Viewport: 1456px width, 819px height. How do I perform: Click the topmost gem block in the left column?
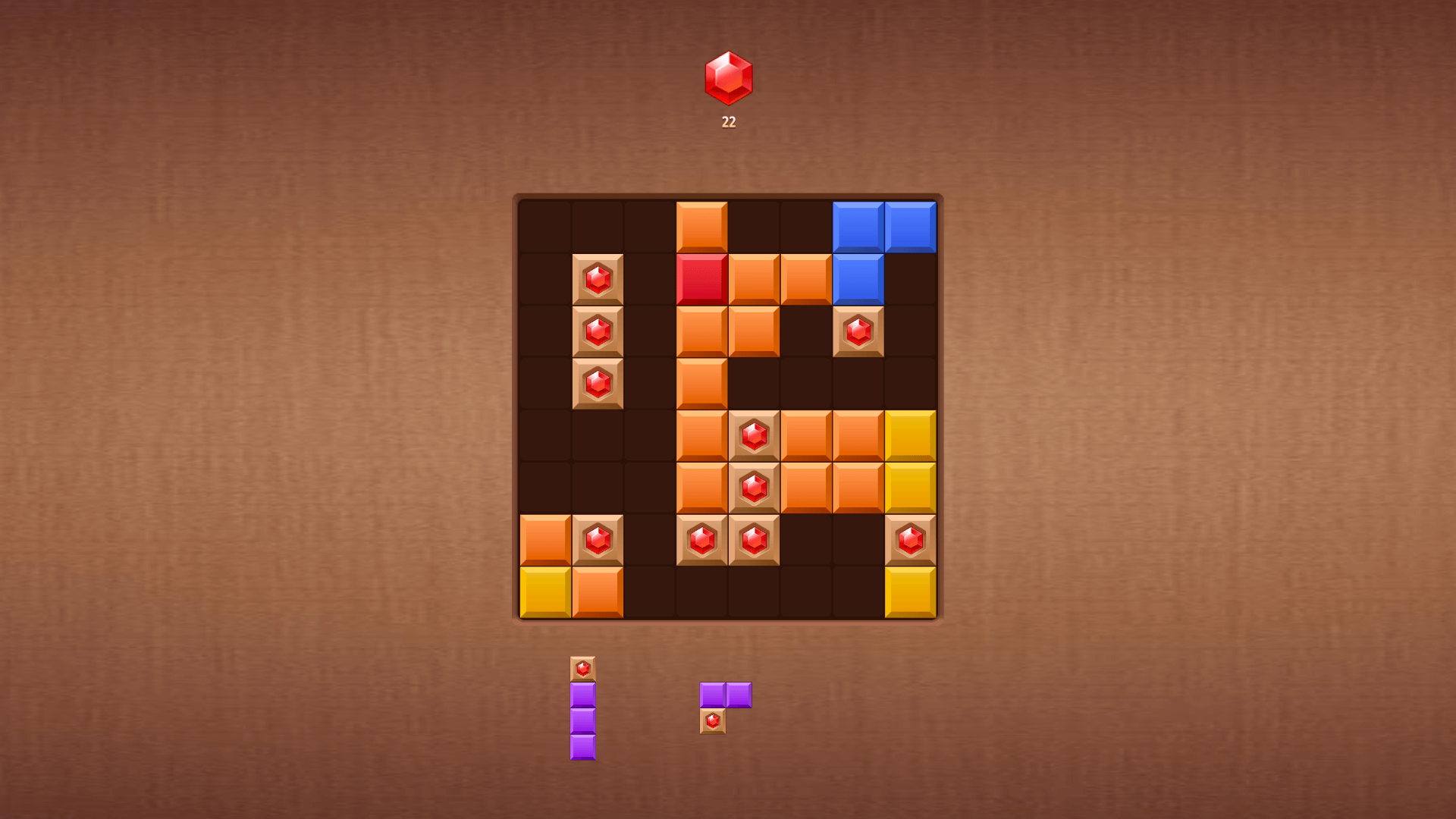[598, 278]
